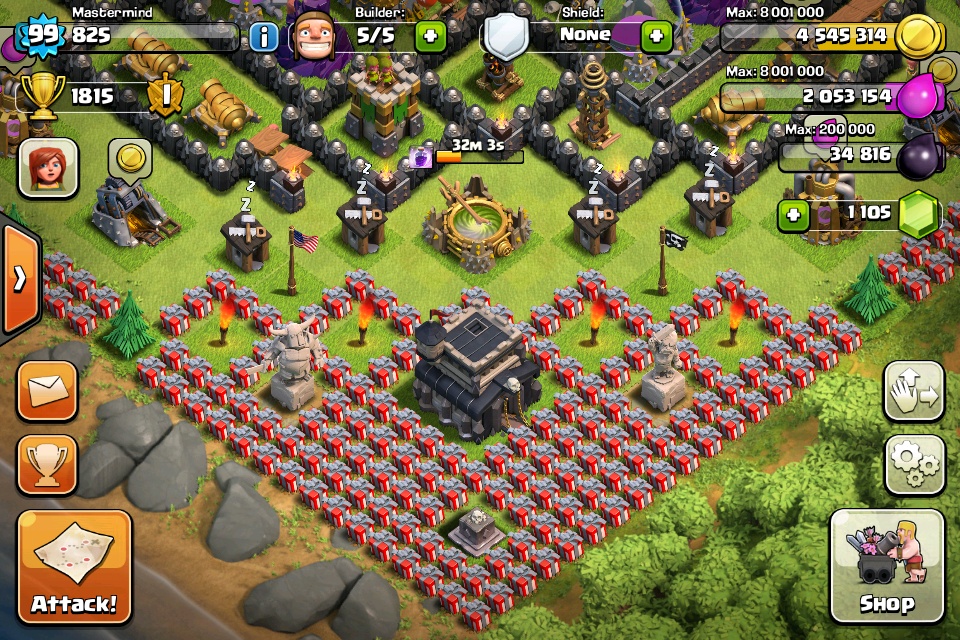The height and width of the screenshot is (640, 960).
Task: Expand the orange side arrow tab
Action: pyautogui.click(x=18, y=278)
